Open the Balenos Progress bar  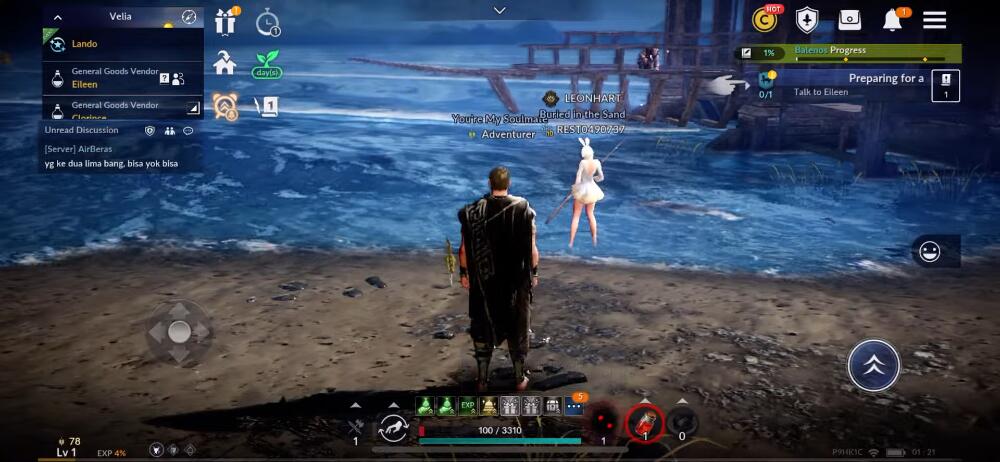[848, 52]
